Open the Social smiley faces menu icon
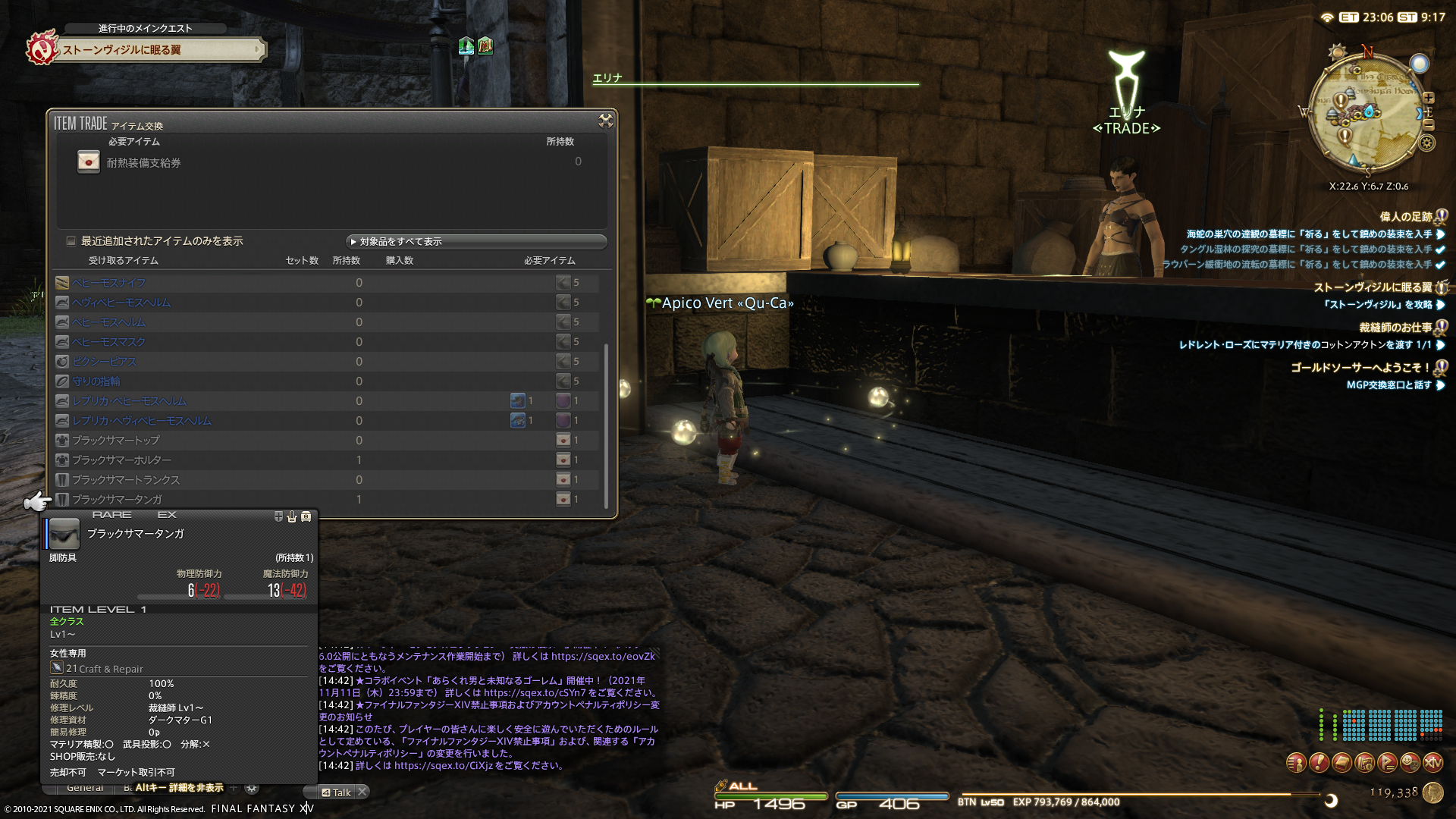Image resolution: width=1456 pixels, height=819 pixels. pyautogui.click(x=1410, y=762)
